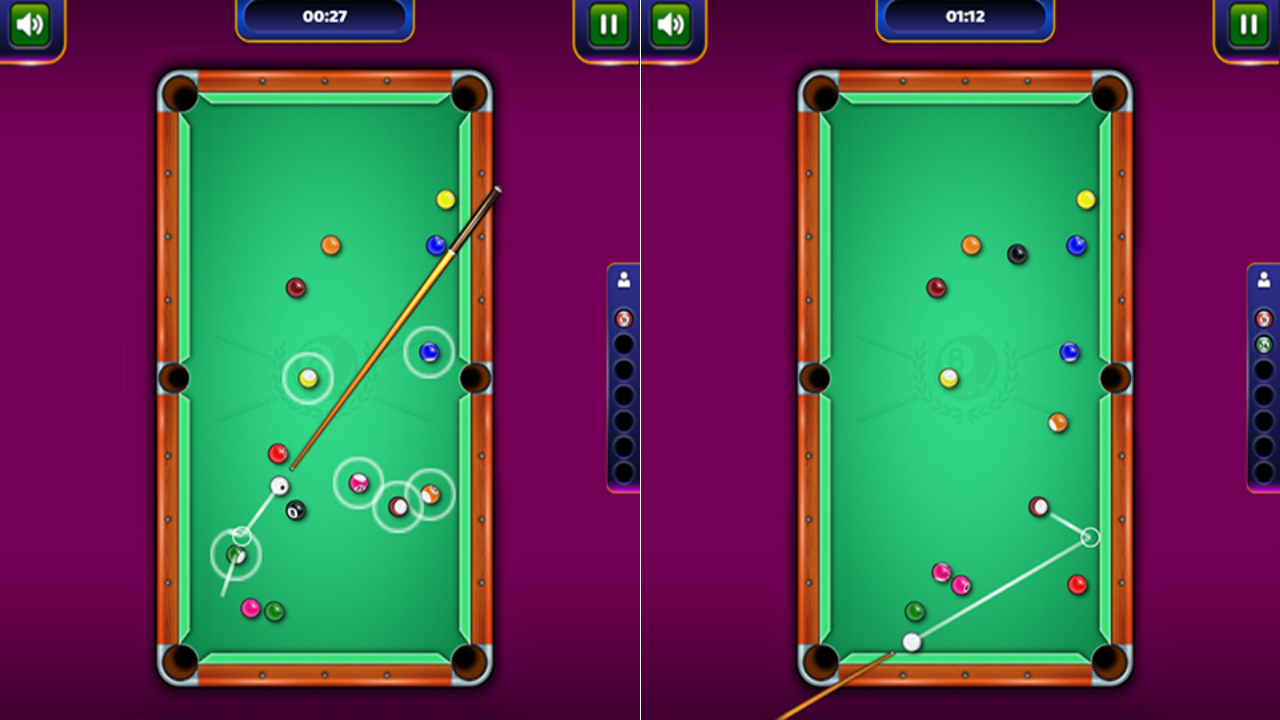Click the speaker icon above the left table
Screen dimensions: 1280x720
30,24
